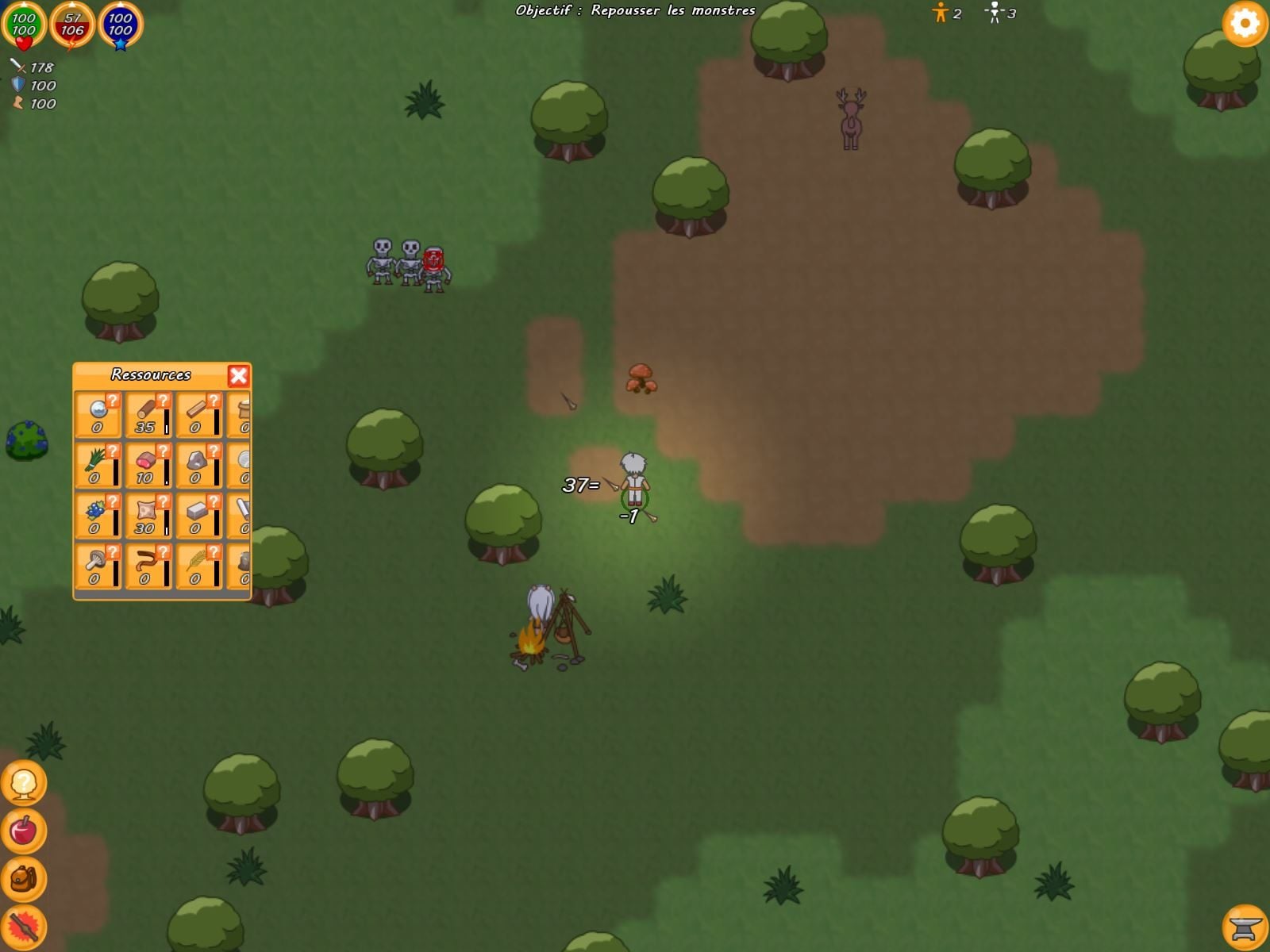Open the character help bust icon
The height and width of the screenshot is (952, 1270).
click(24, 783)
